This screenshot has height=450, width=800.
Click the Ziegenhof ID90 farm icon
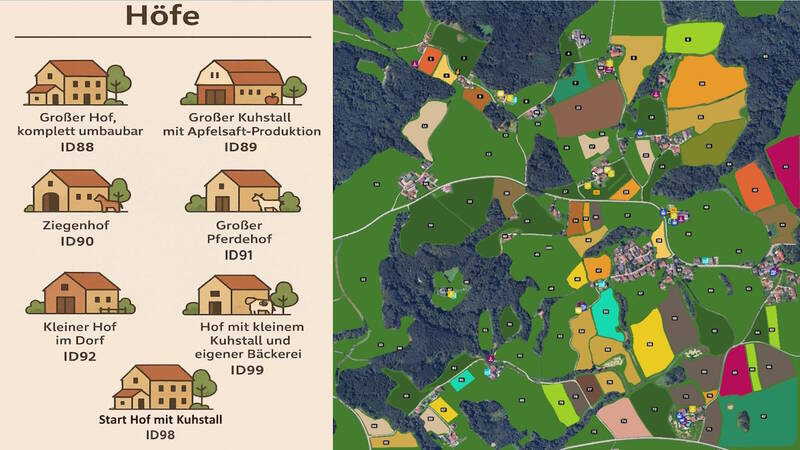pyautogui.click(x=78, y=190)
